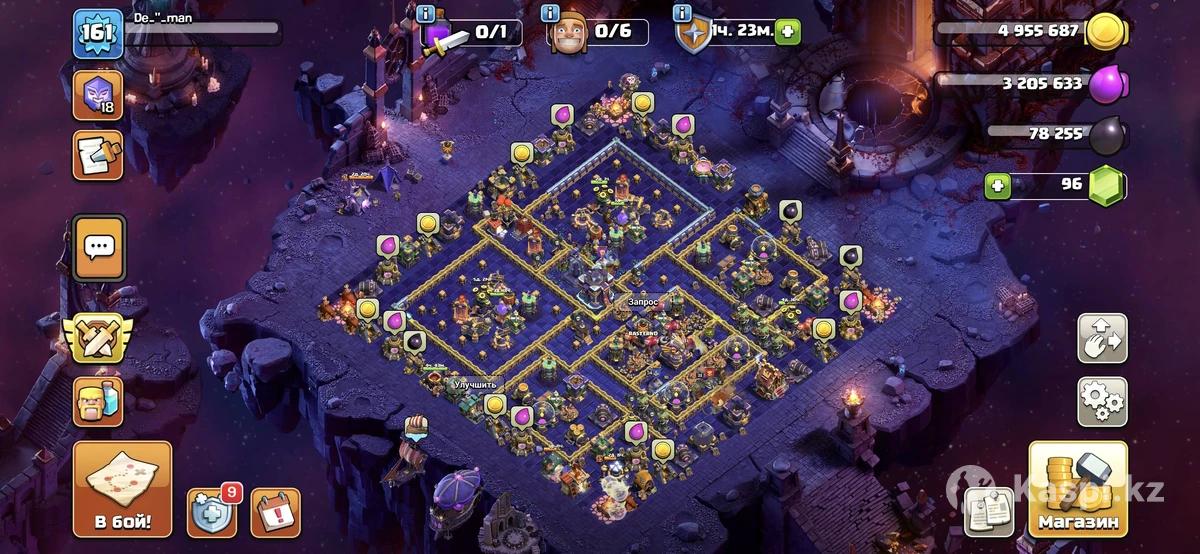Show info for the shield timer
1200x554 pixels.
pyautogui.click(x=684, y=13)
